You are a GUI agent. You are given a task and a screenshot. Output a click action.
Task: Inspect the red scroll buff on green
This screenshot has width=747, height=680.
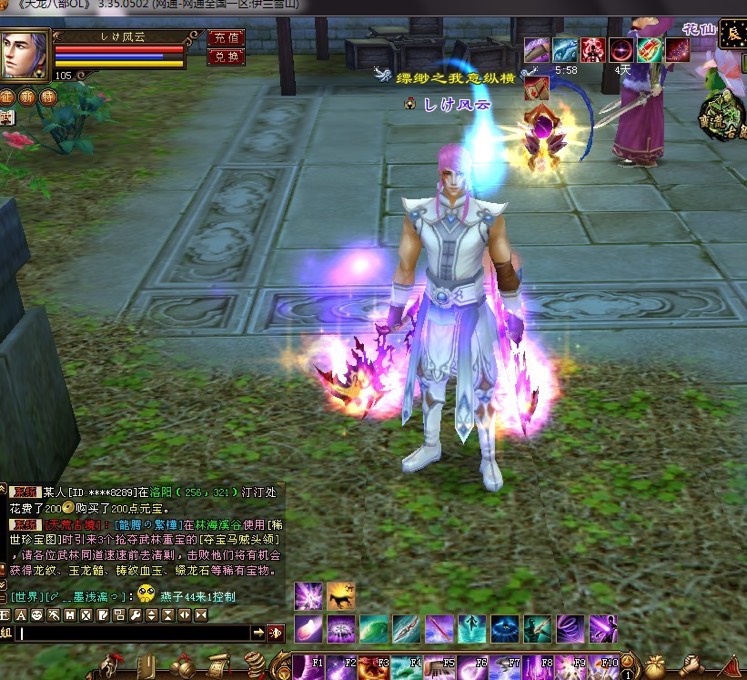click(x=650, y=49)
